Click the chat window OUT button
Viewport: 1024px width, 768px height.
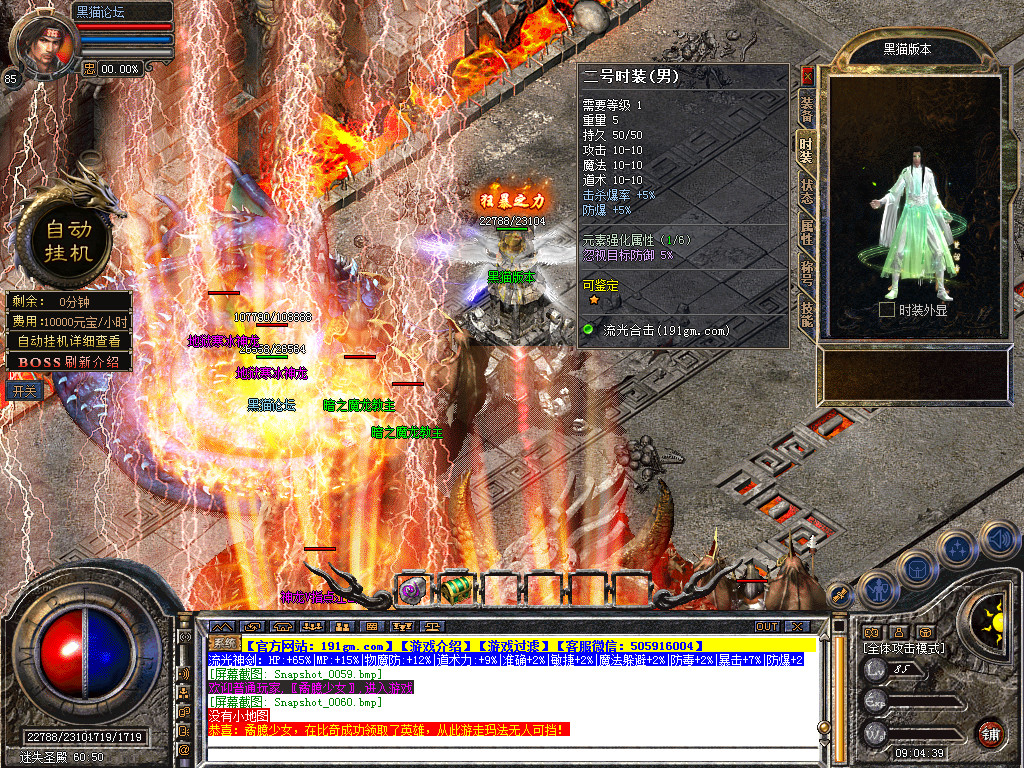(x=766, y=626)
